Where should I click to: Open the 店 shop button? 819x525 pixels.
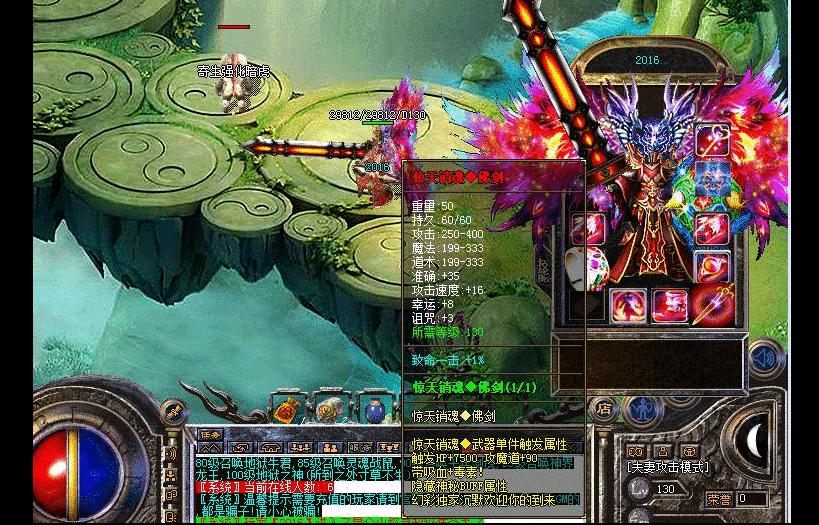coord(603,408)
